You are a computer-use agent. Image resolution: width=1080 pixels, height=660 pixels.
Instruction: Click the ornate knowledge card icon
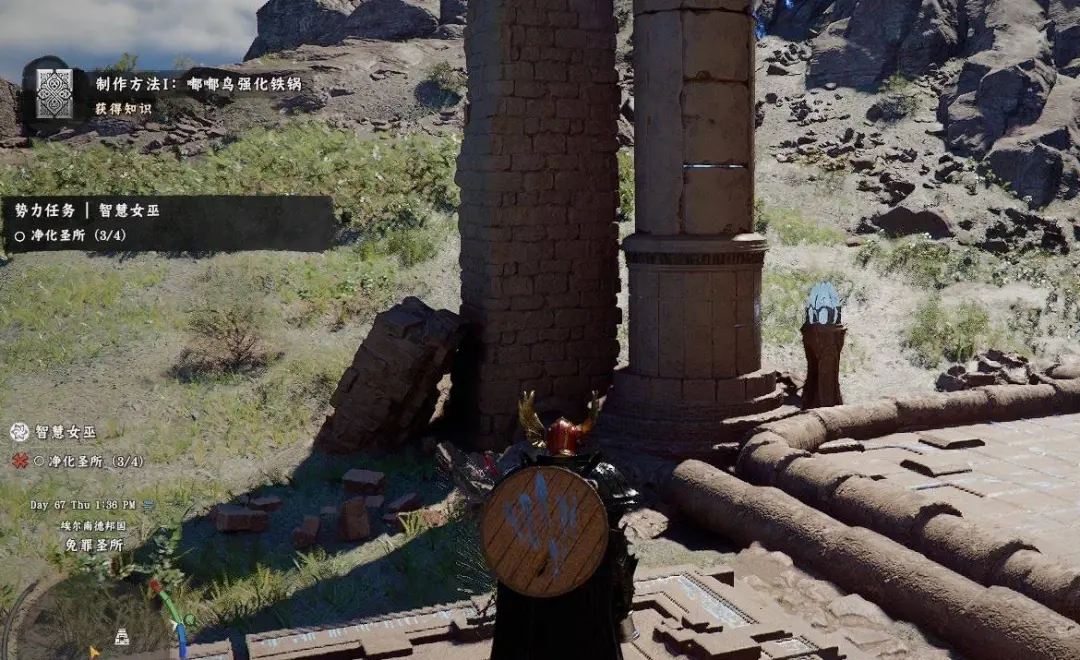point(54,94)
